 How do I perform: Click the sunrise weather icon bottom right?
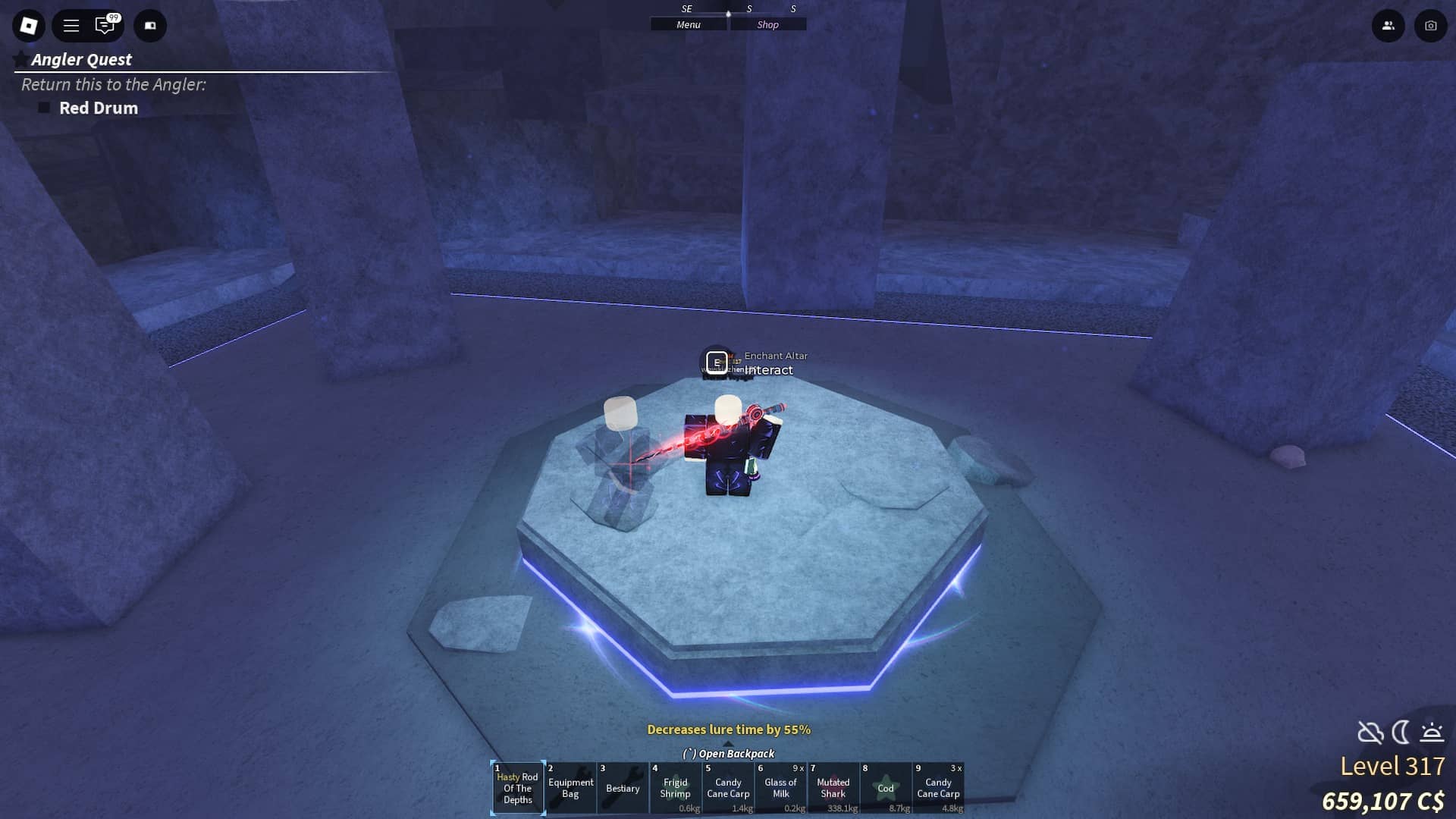point(1431,733)
